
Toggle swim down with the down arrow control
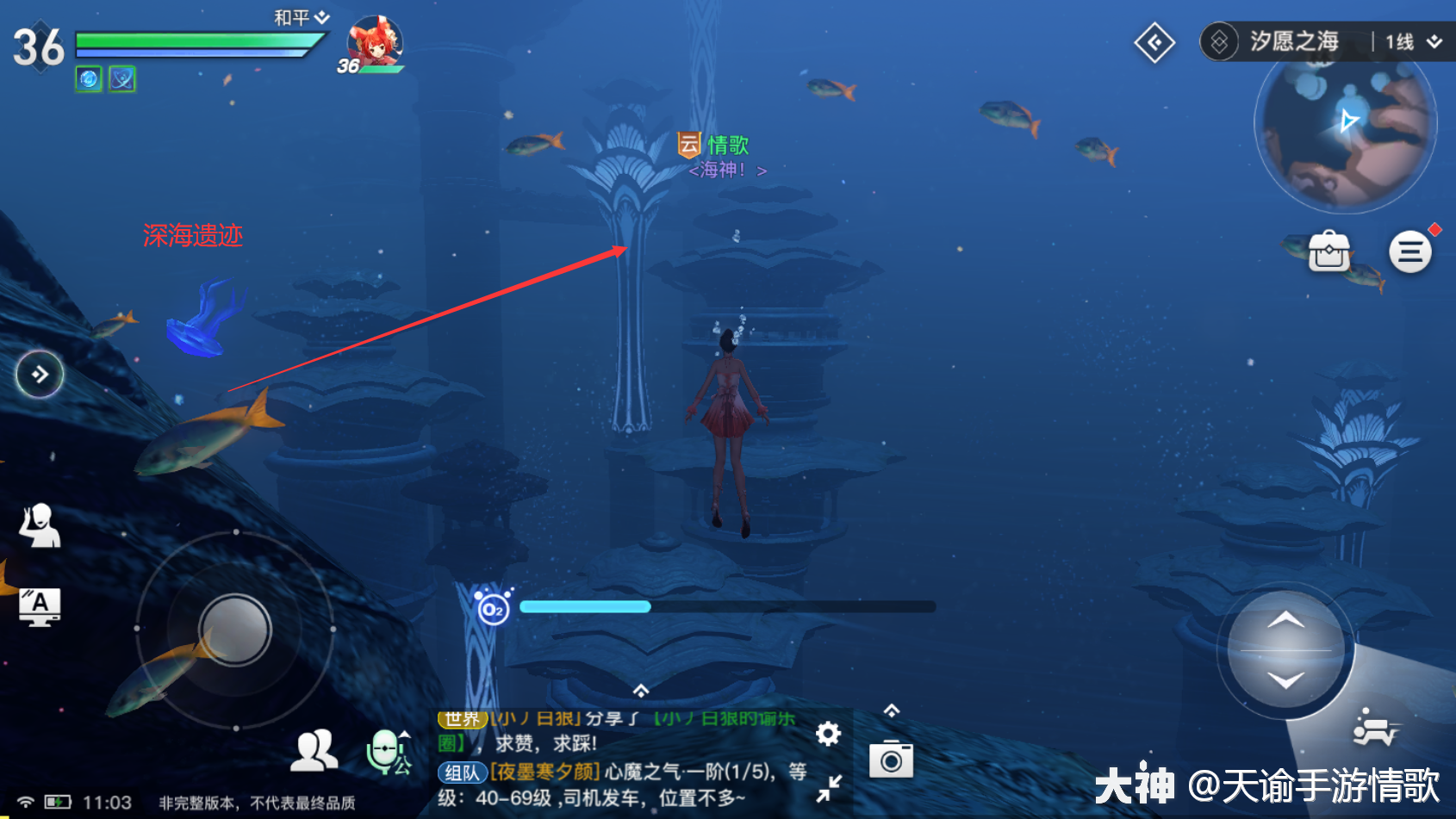(x=1286, y=679)
